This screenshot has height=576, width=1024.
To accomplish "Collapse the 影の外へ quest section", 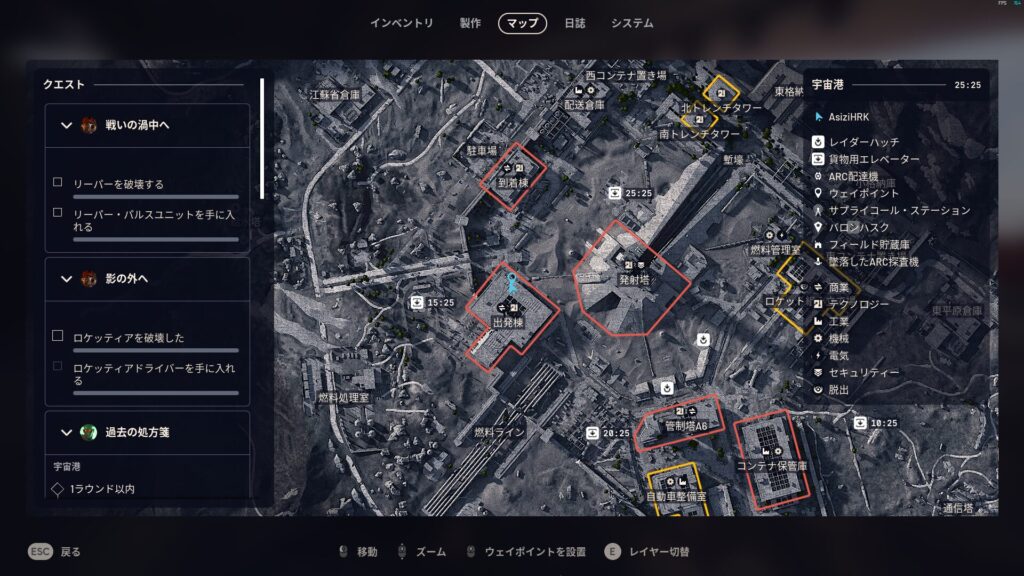I will coord(67,279).
